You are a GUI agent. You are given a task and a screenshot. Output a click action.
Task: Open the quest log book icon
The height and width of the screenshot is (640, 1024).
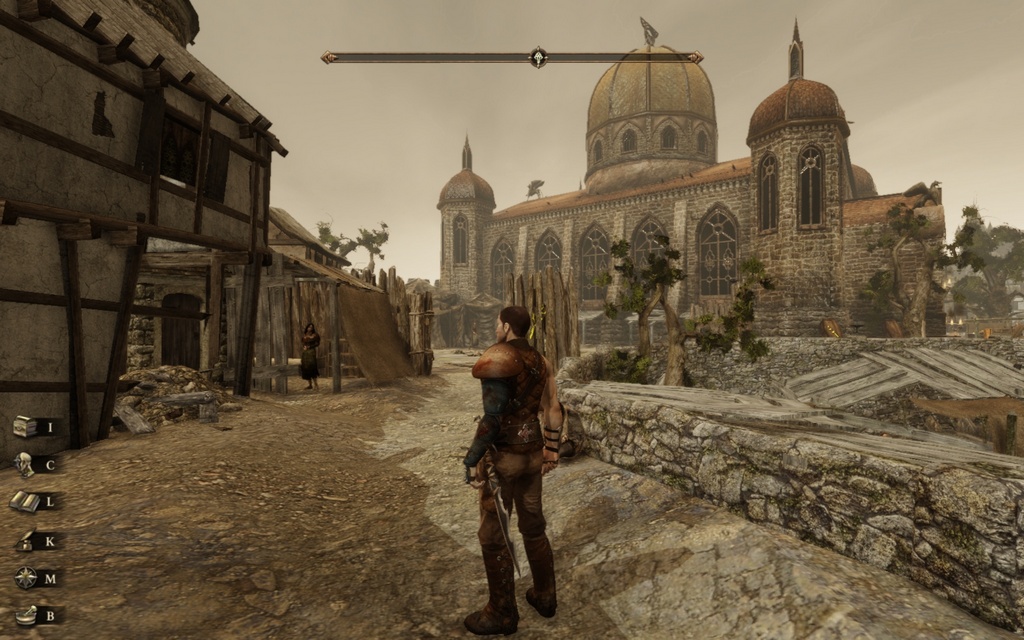pyautogui.click(x=24, y=501)
